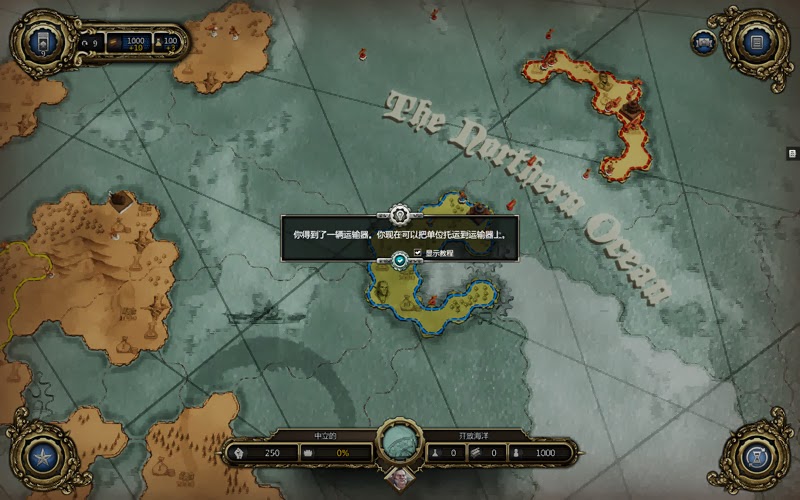The height and width of the screenshot is (500, 800).
Task: Open the document menu button in the top-right corner
Action: (x=757, y=42)
